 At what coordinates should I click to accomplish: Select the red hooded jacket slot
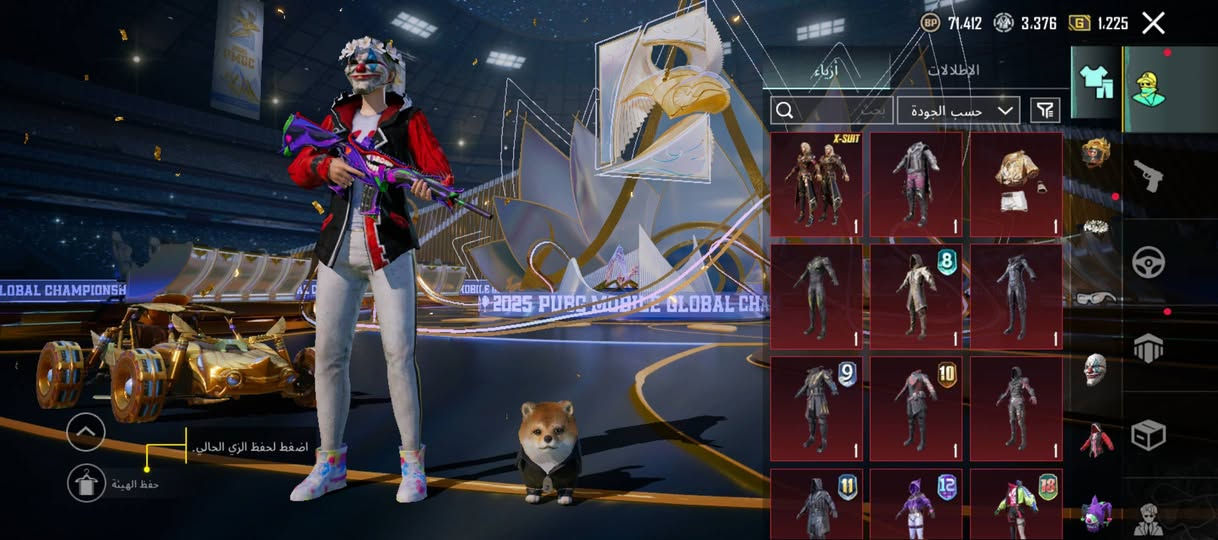point(1096,440)
